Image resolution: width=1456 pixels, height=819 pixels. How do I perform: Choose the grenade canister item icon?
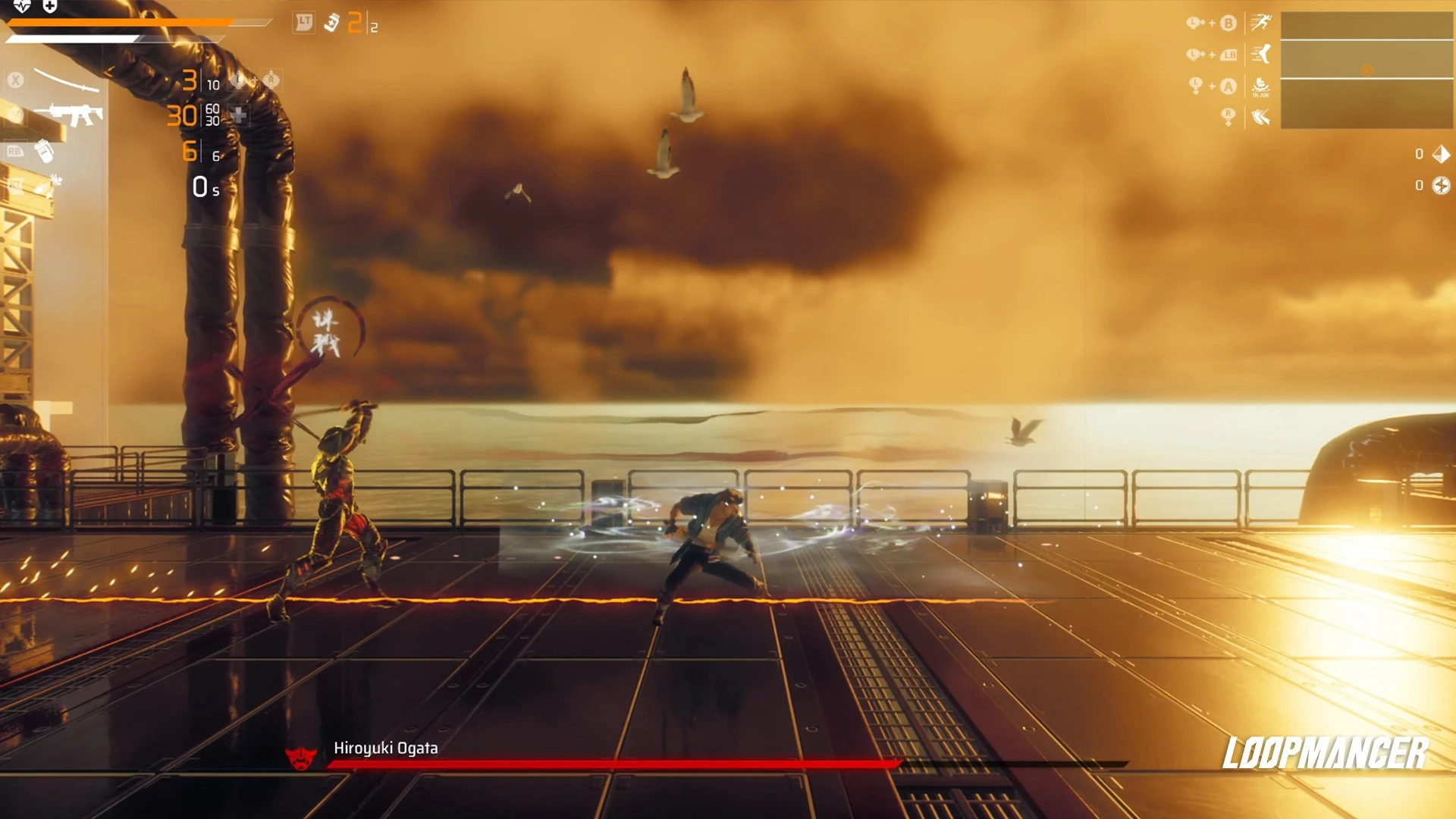click(x=45, y=151)
